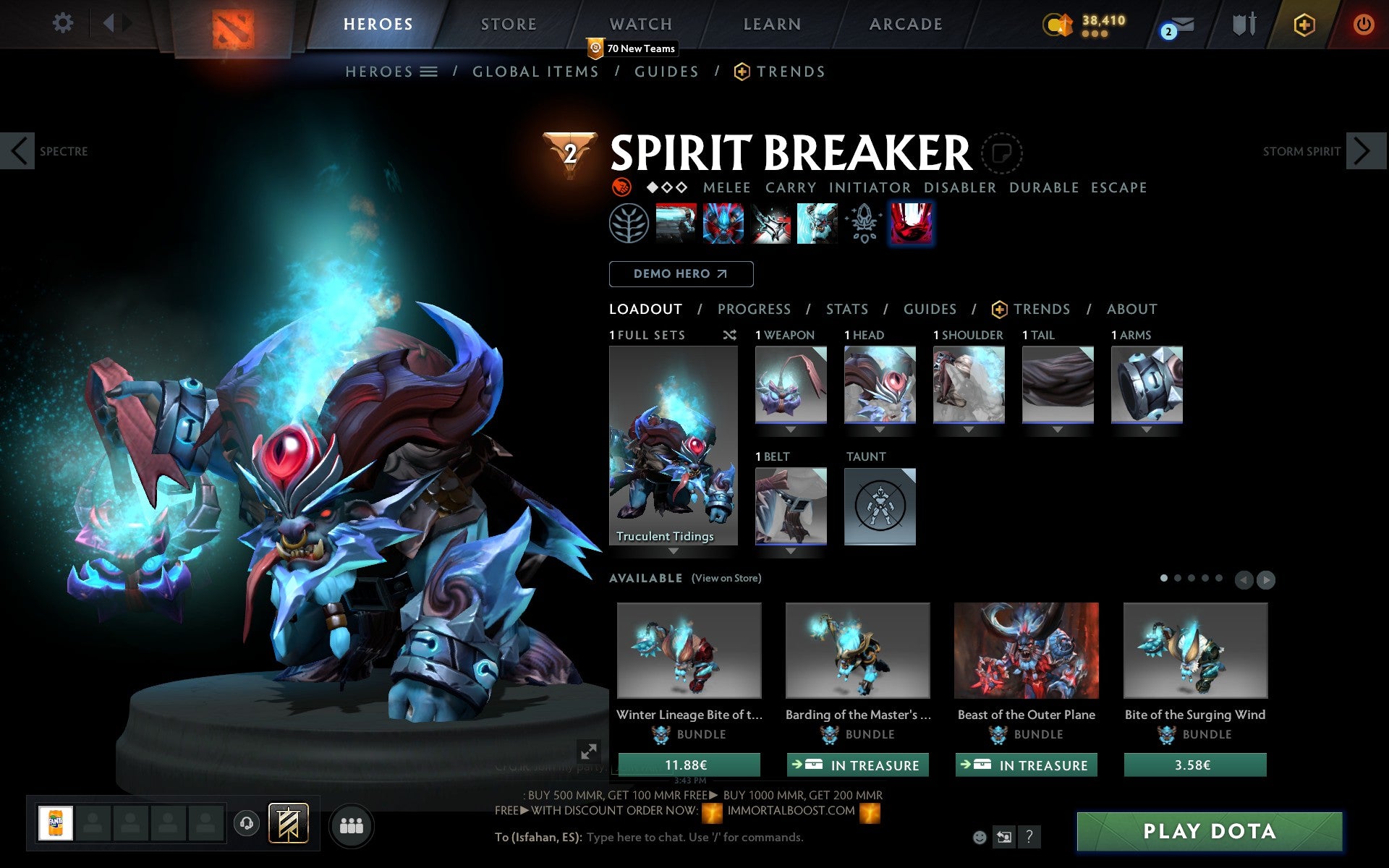Open the Heroes hamburger menu next to HEROES
1389x868 pixels.
pyautogui.click(x=428, y=71)
